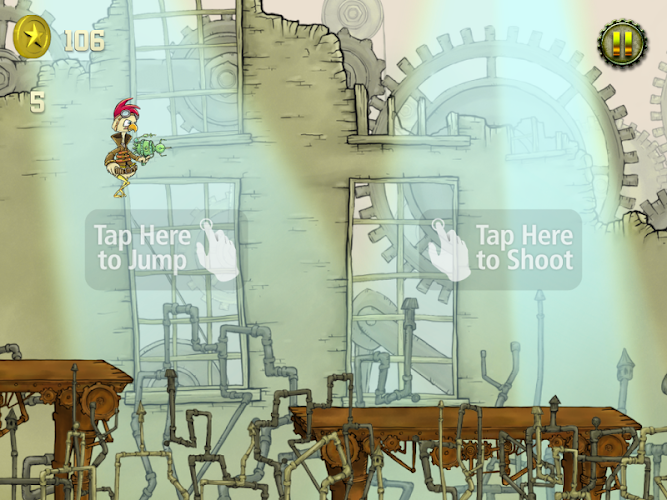Pause the game with the gear button
The image size is (667, 500).
click(x=622, y=43)
